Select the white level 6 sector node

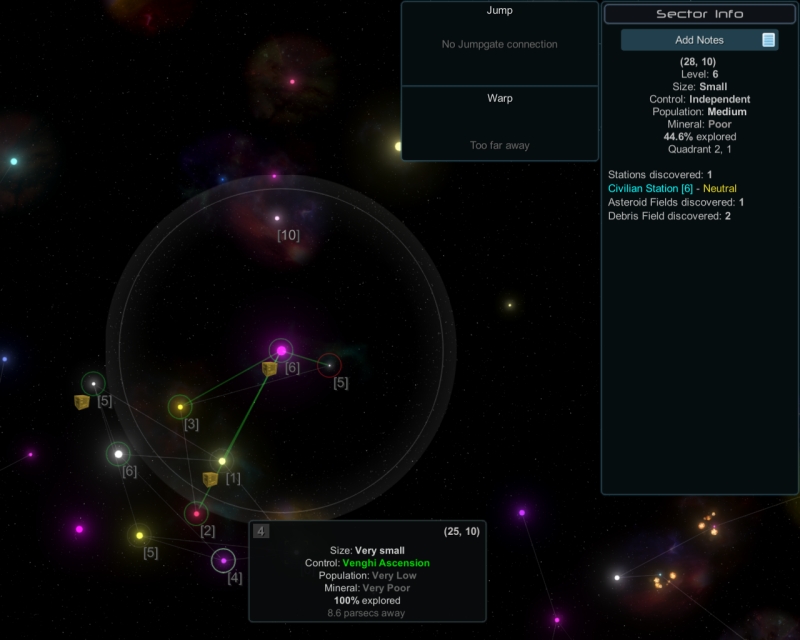[x=118, y=454]
